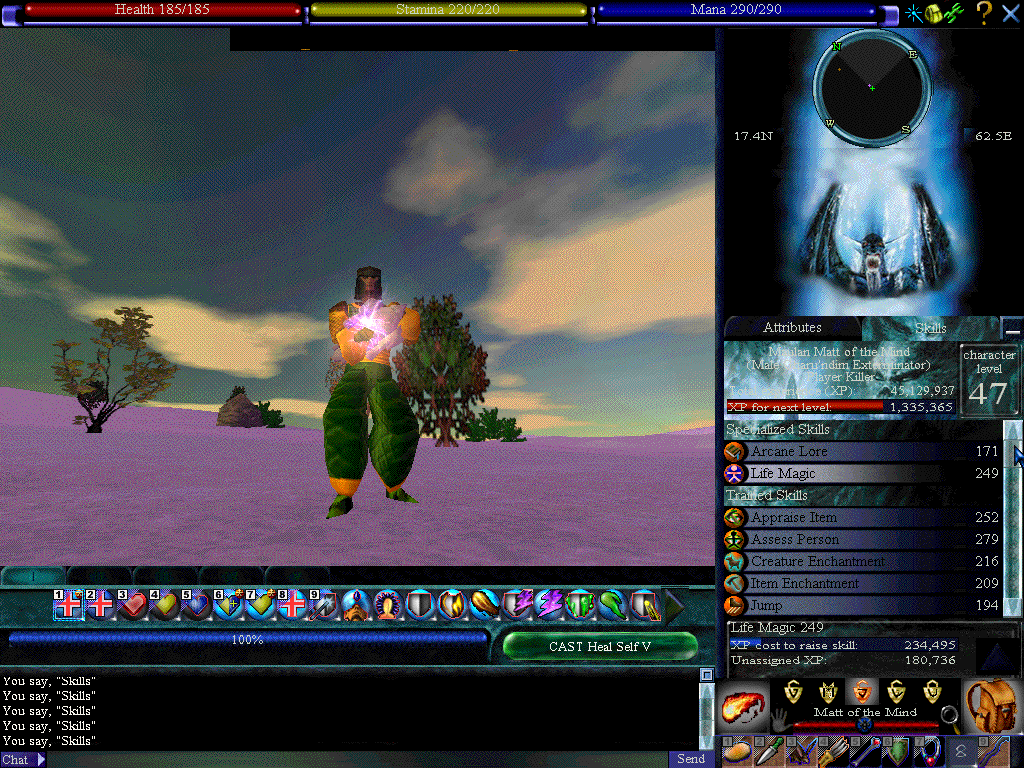Click the compass radar
The image size is (1024, 768).
point(872,88)
